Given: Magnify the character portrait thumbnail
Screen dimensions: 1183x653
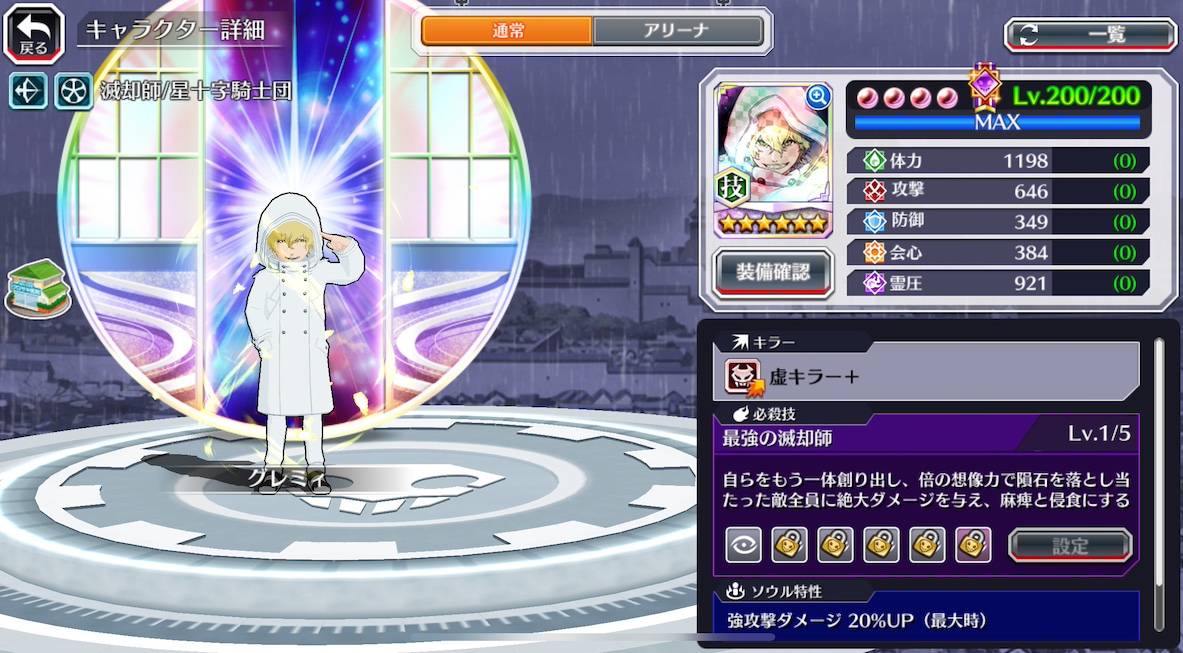Looking at the screenshot, I should (818, 97).
